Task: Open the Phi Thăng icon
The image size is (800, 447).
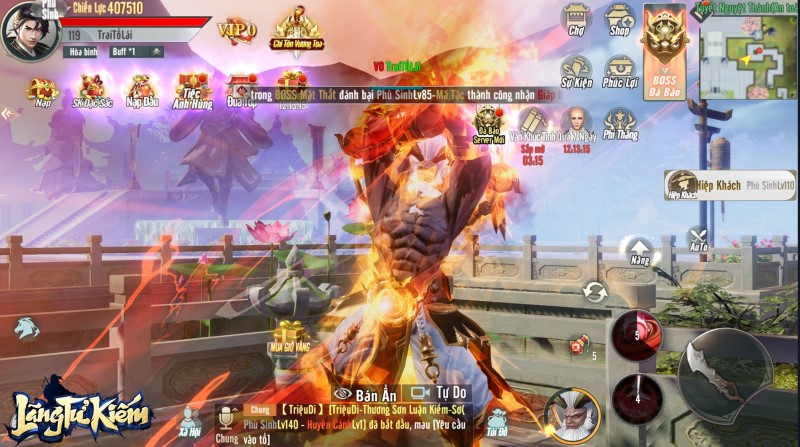Action: click(620, 125)
